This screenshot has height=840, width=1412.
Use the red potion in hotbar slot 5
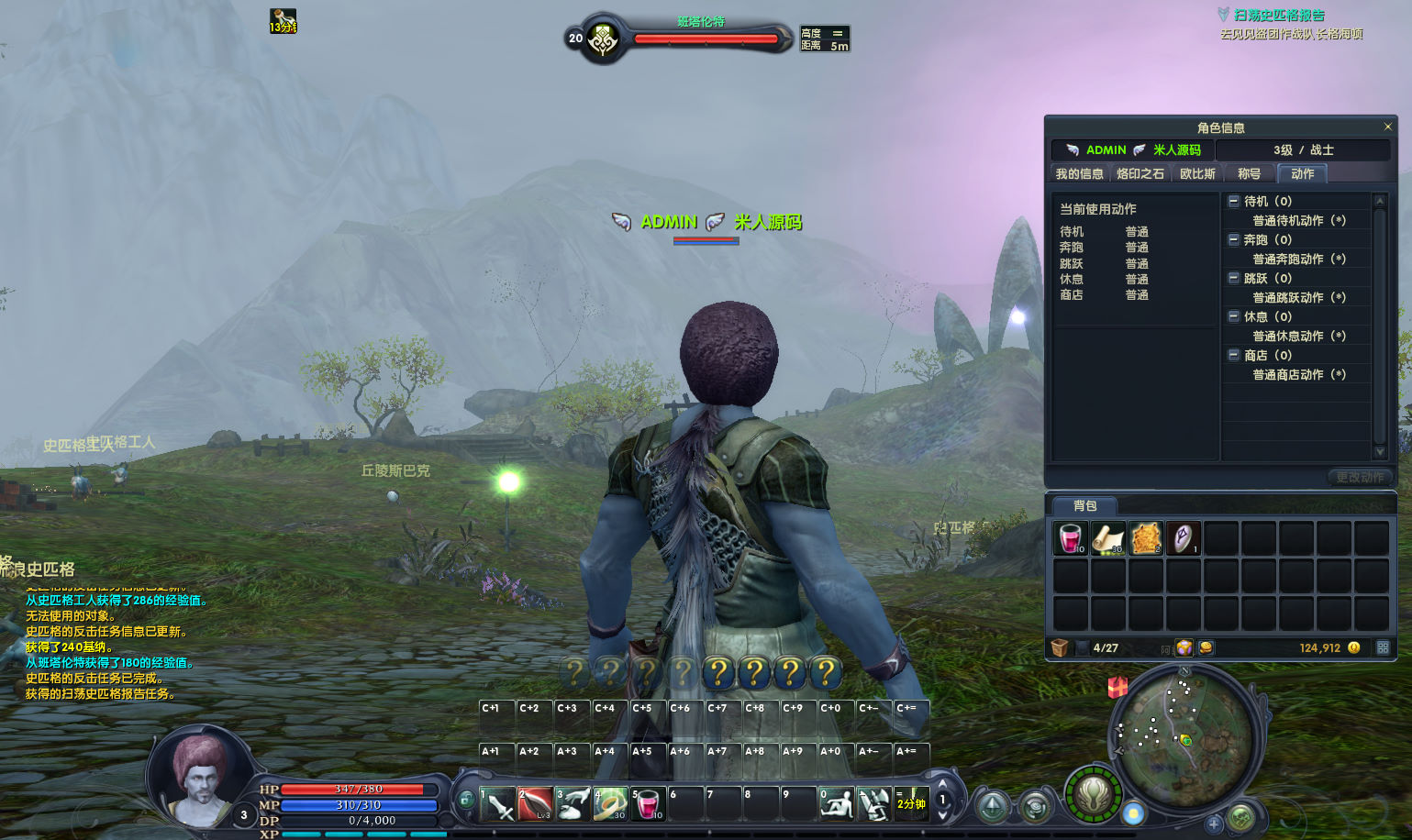648,803
